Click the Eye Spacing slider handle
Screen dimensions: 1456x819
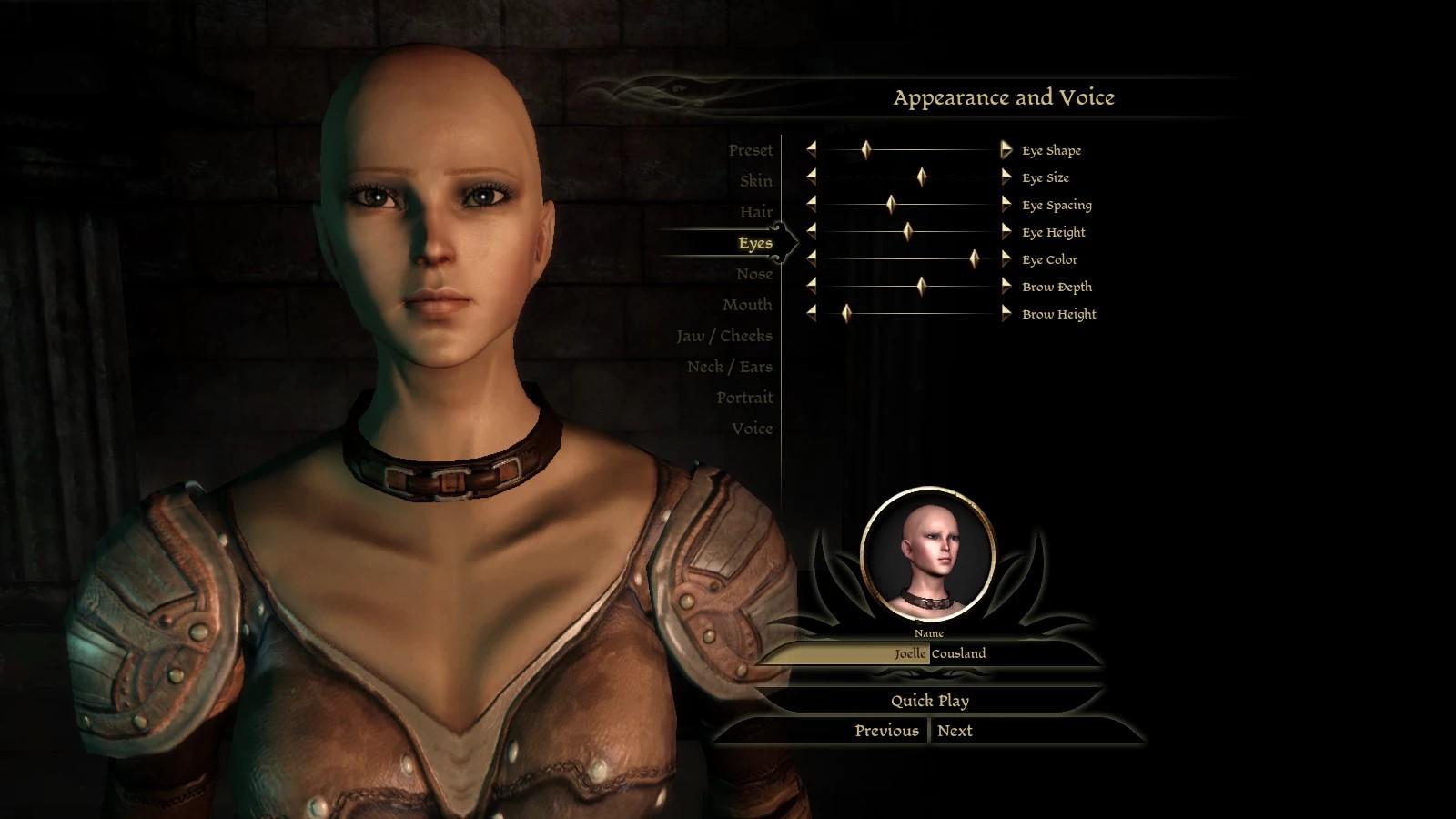[891, 204]
